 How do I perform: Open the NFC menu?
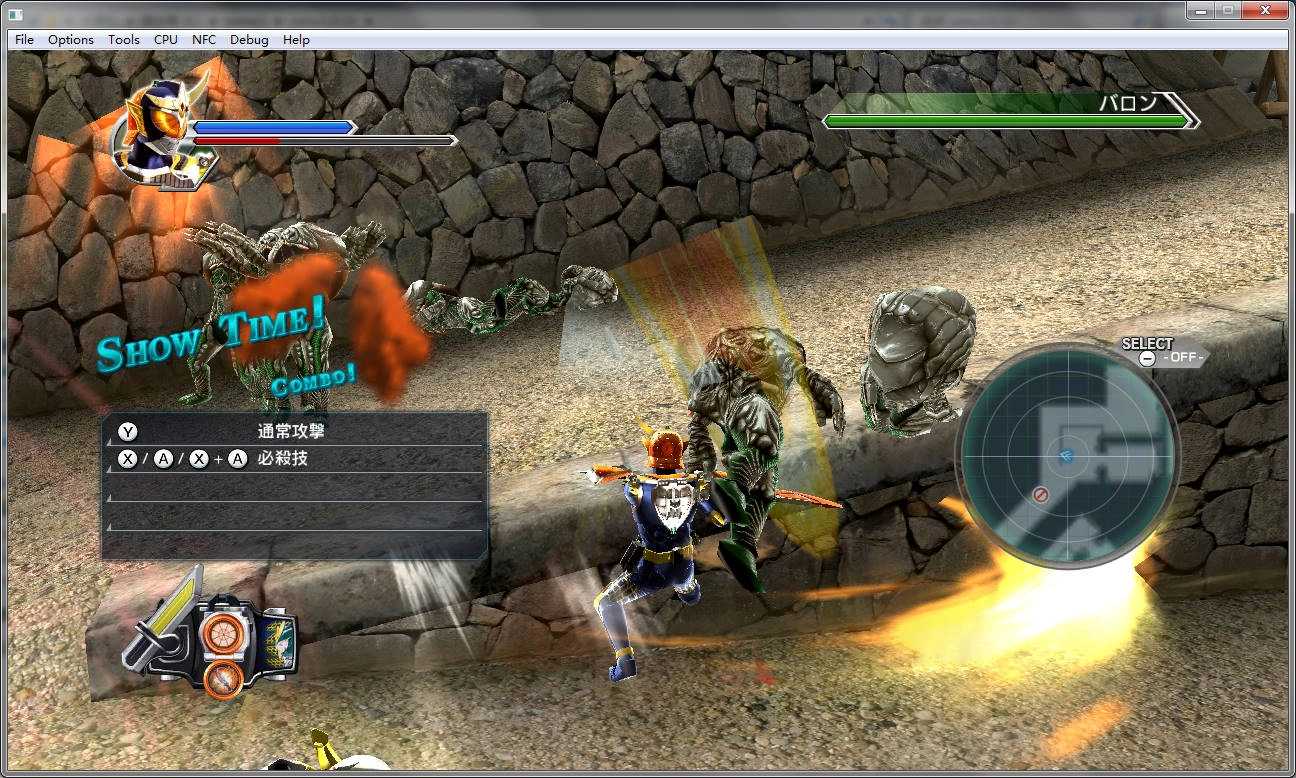pyautogui.click(x=204, y=40)
